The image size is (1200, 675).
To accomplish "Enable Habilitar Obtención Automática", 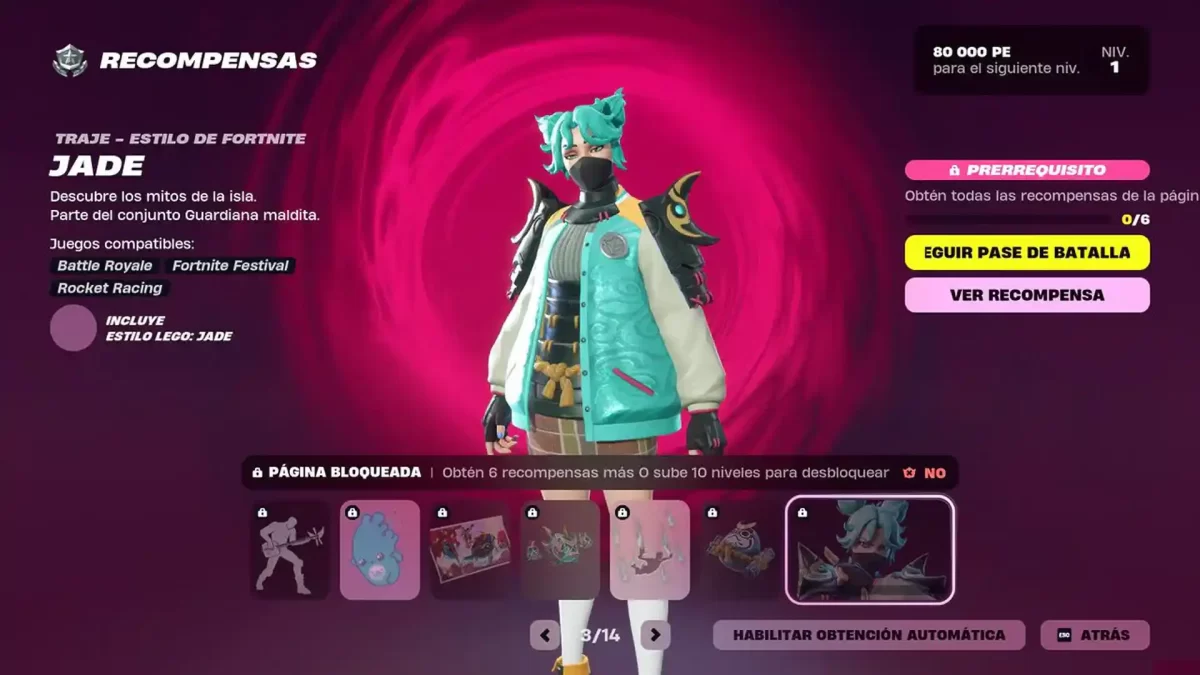I will click(868, 635).
